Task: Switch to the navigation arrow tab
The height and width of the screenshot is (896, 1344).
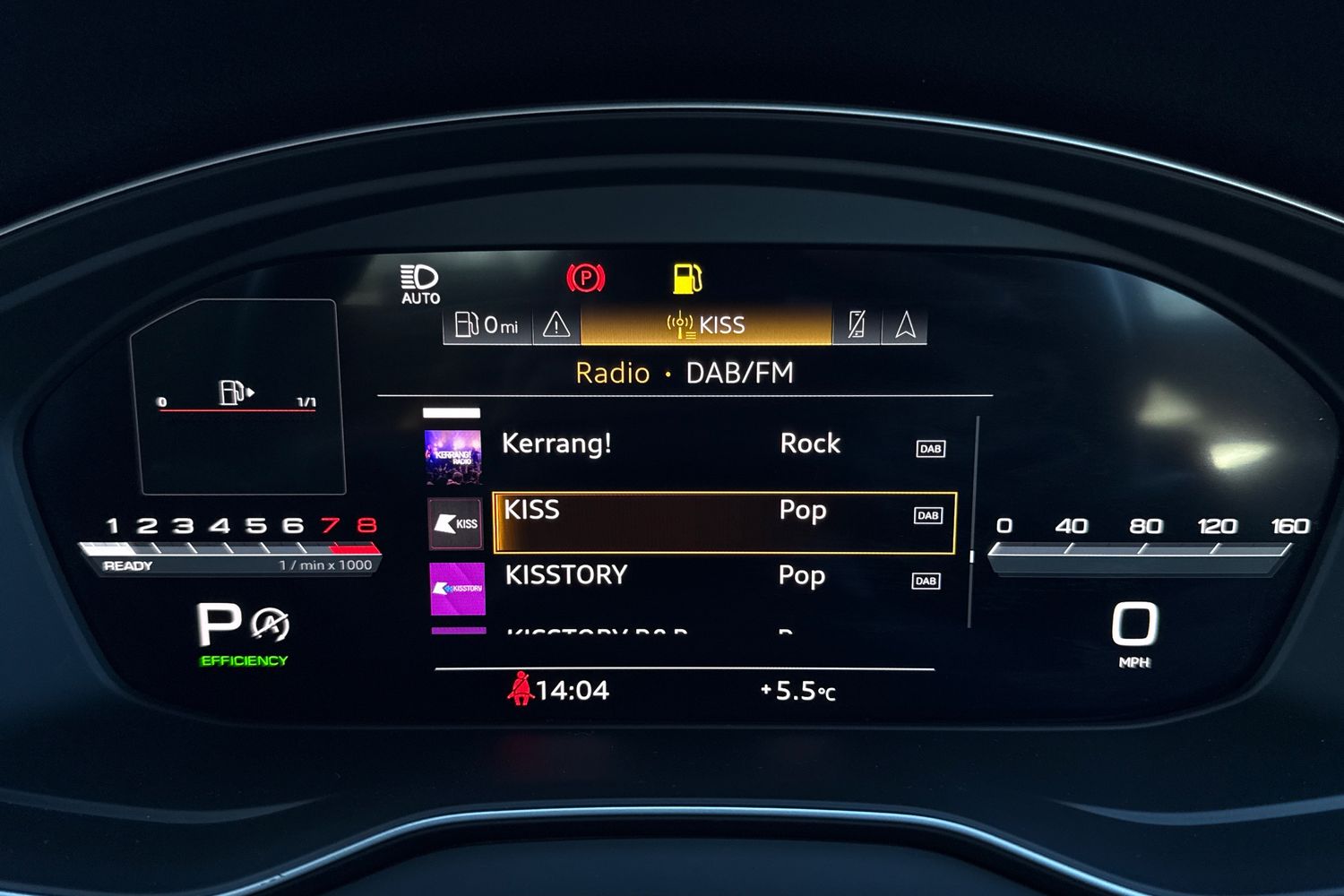Action: [x=905, y=324]
